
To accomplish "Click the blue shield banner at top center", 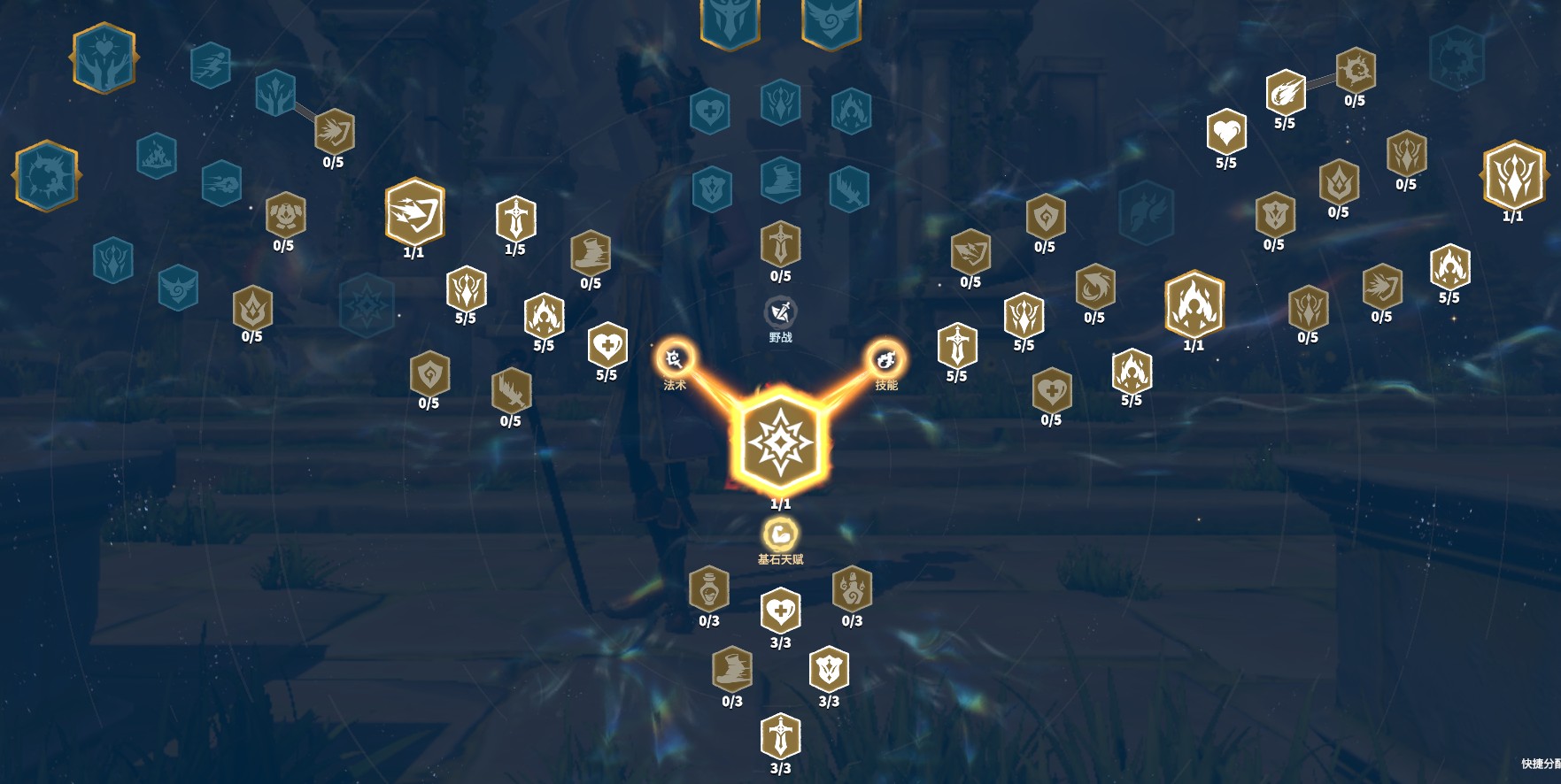I will [x=729, y=21].
